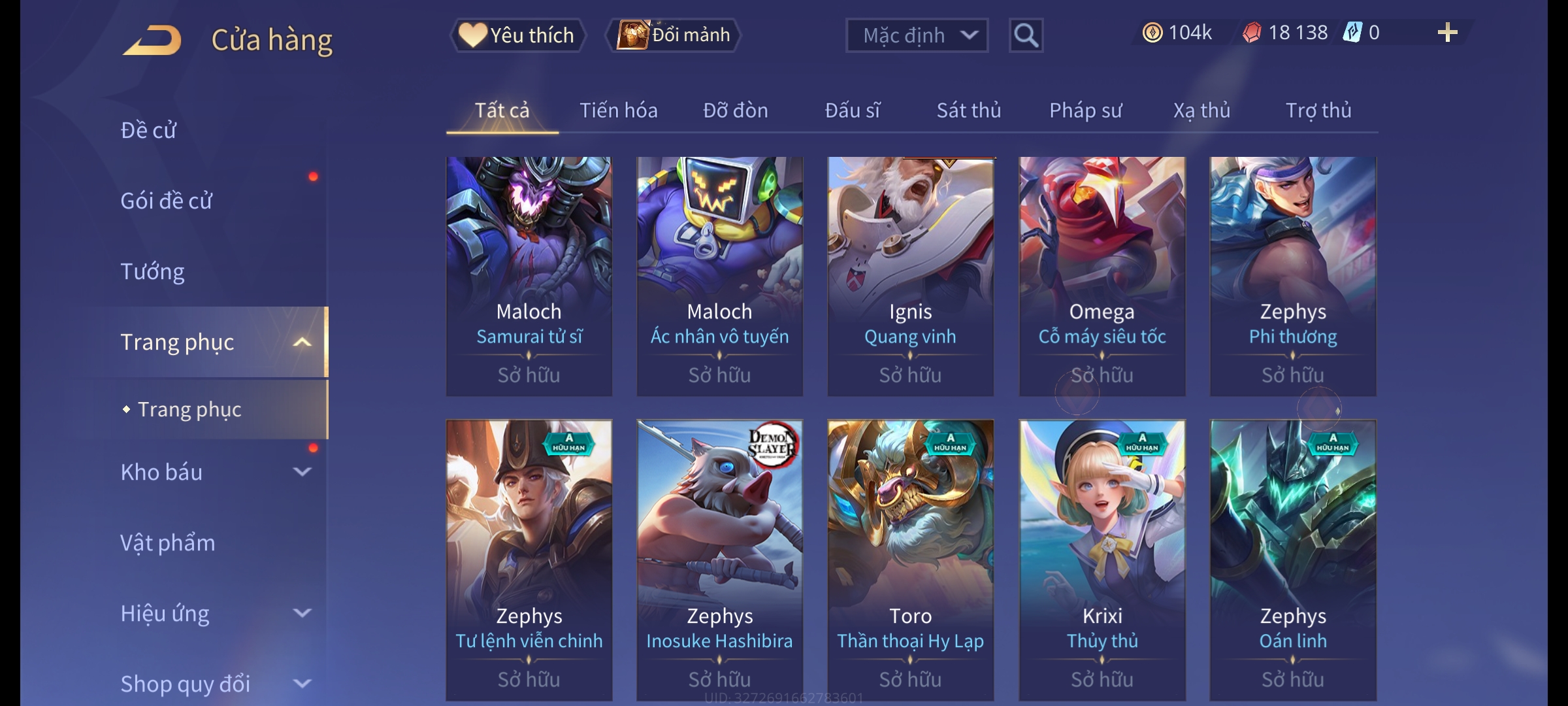
Task: Click the magnifying glass search button
Action: coord(1026,35)
